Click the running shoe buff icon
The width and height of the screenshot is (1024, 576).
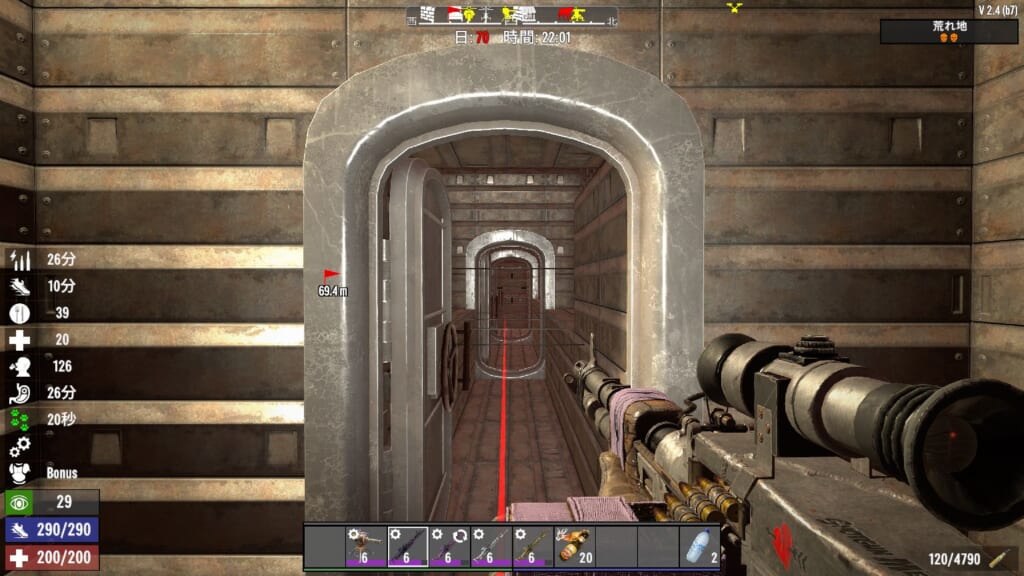pos(20,286)
